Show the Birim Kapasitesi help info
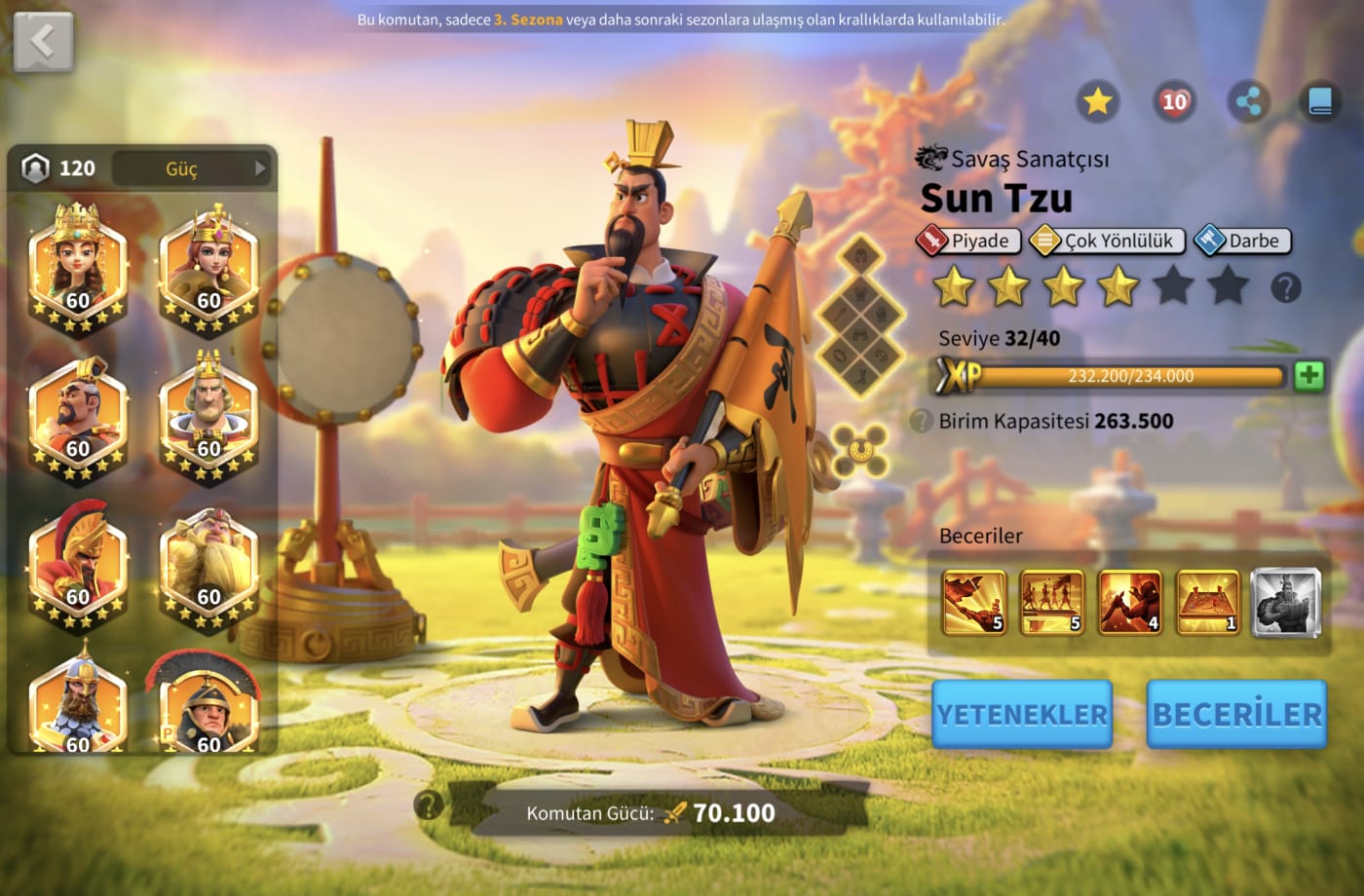 (921, 422)
